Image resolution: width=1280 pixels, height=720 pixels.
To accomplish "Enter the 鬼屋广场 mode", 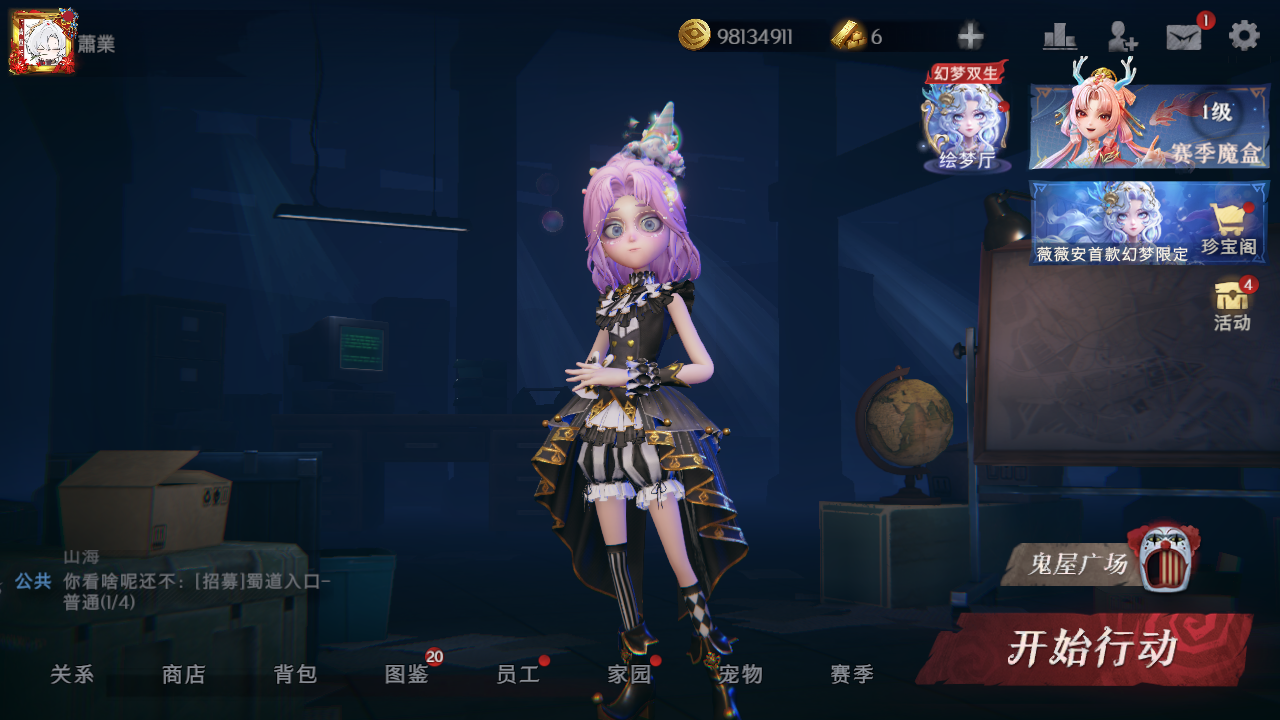I will click(x=1098, y=564).
